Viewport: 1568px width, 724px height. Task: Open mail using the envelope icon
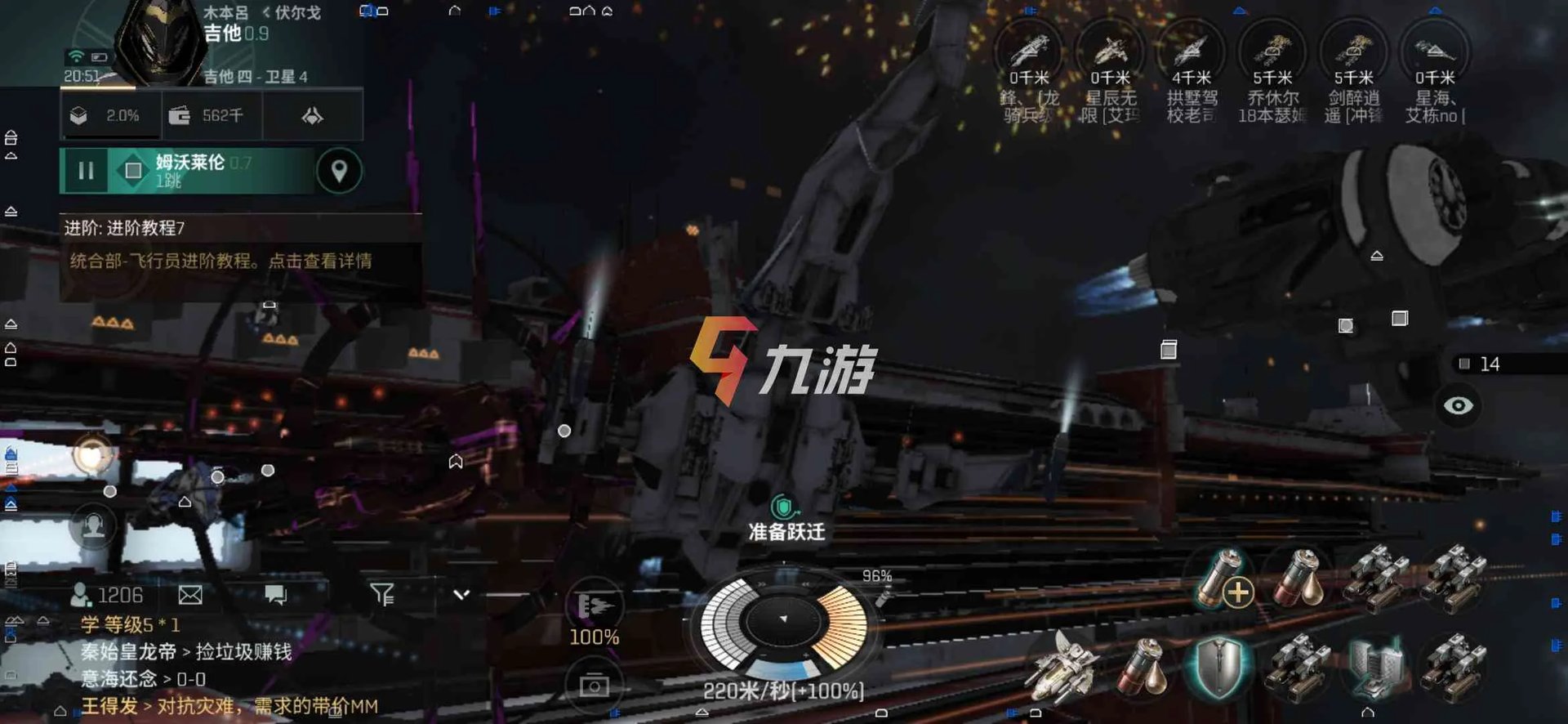click(189, 596)
